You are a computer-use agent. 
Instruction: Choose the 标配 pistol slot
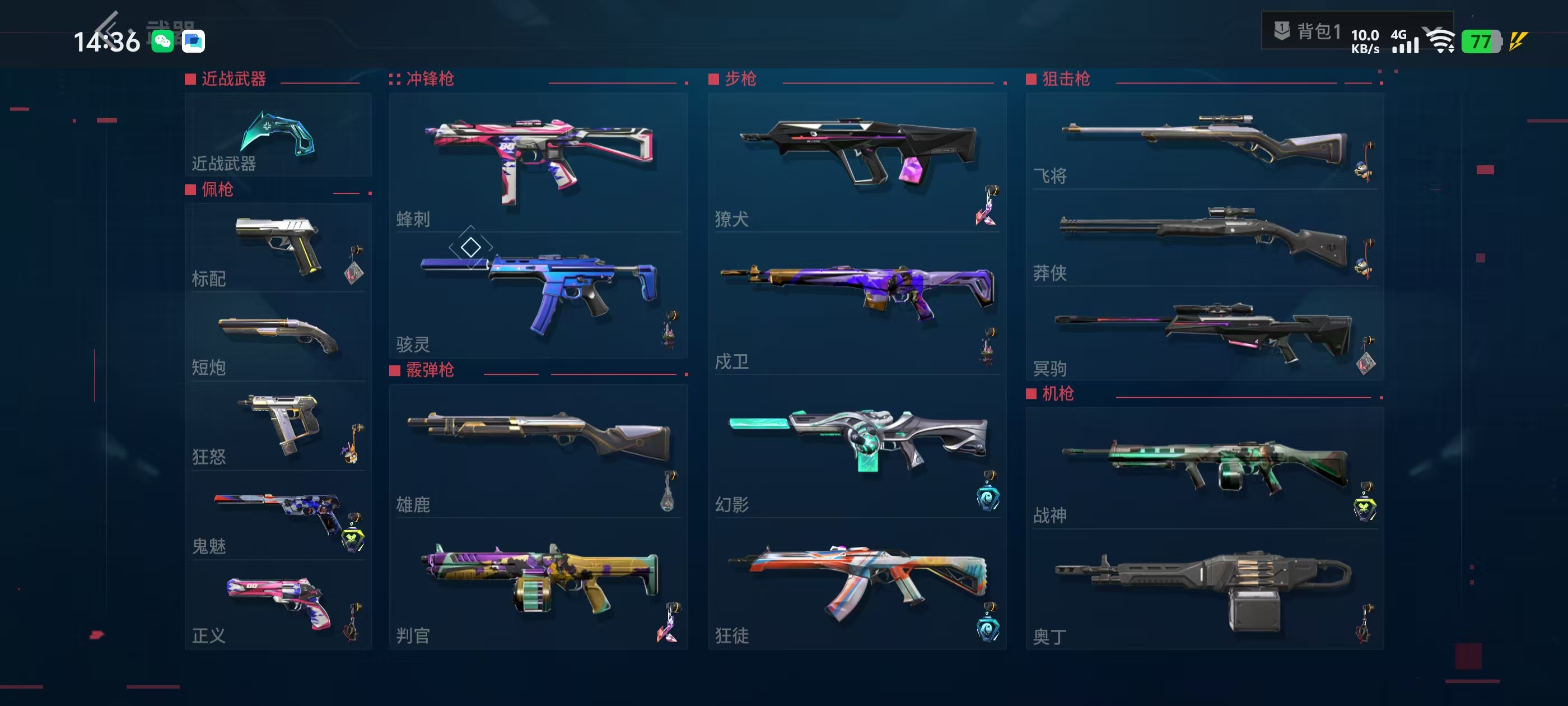[x=278, y=248]
